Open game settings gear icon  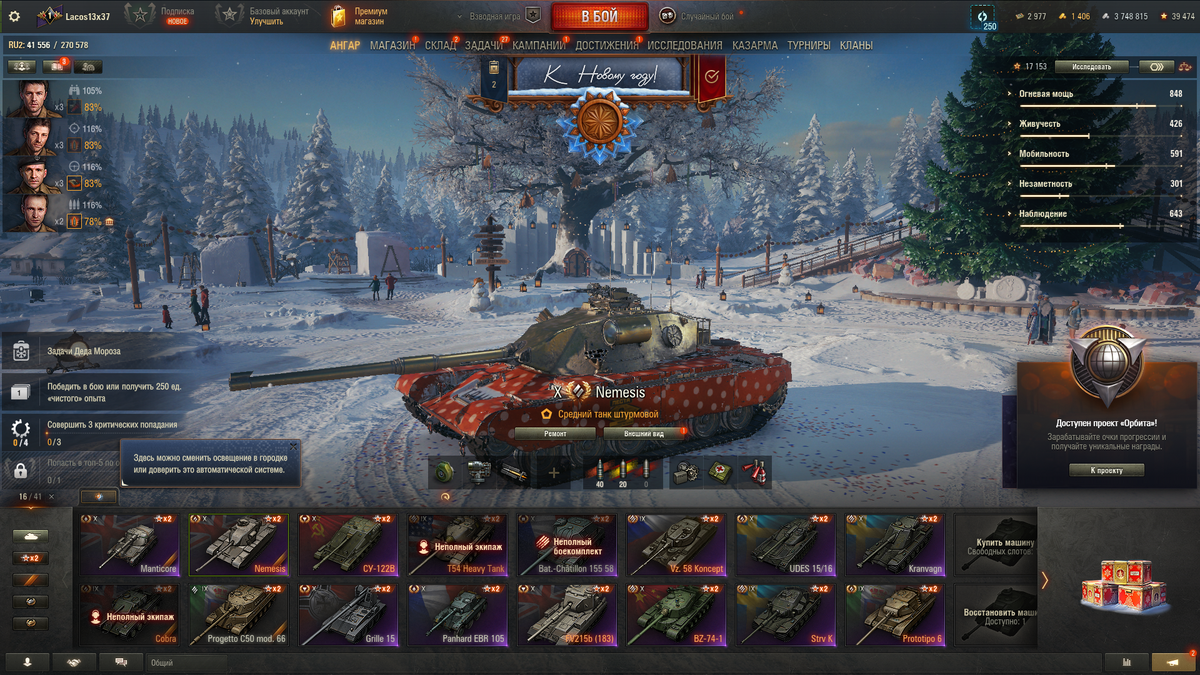[x=14, y=16]
